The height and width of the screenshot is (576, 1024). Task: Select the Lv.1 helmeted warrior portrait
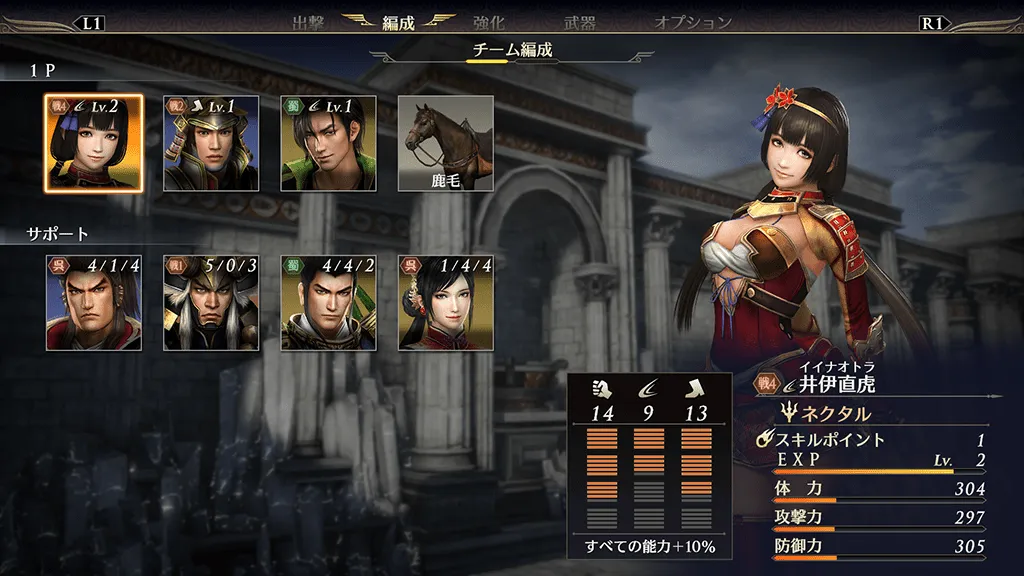coord(211,143)
